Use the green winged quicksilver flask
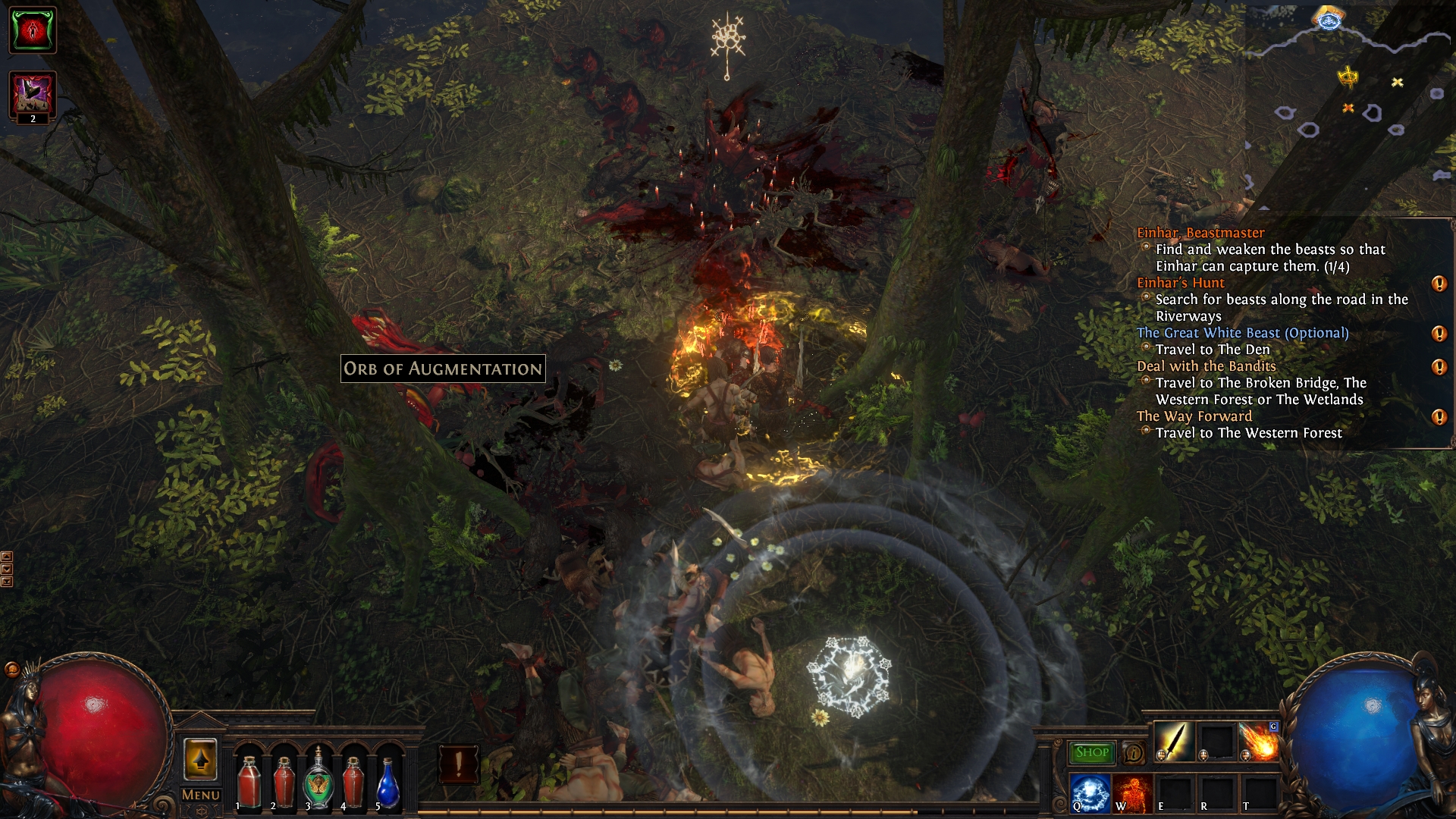This screenshot has width=1456, height=819. click(x=318, y=783)
